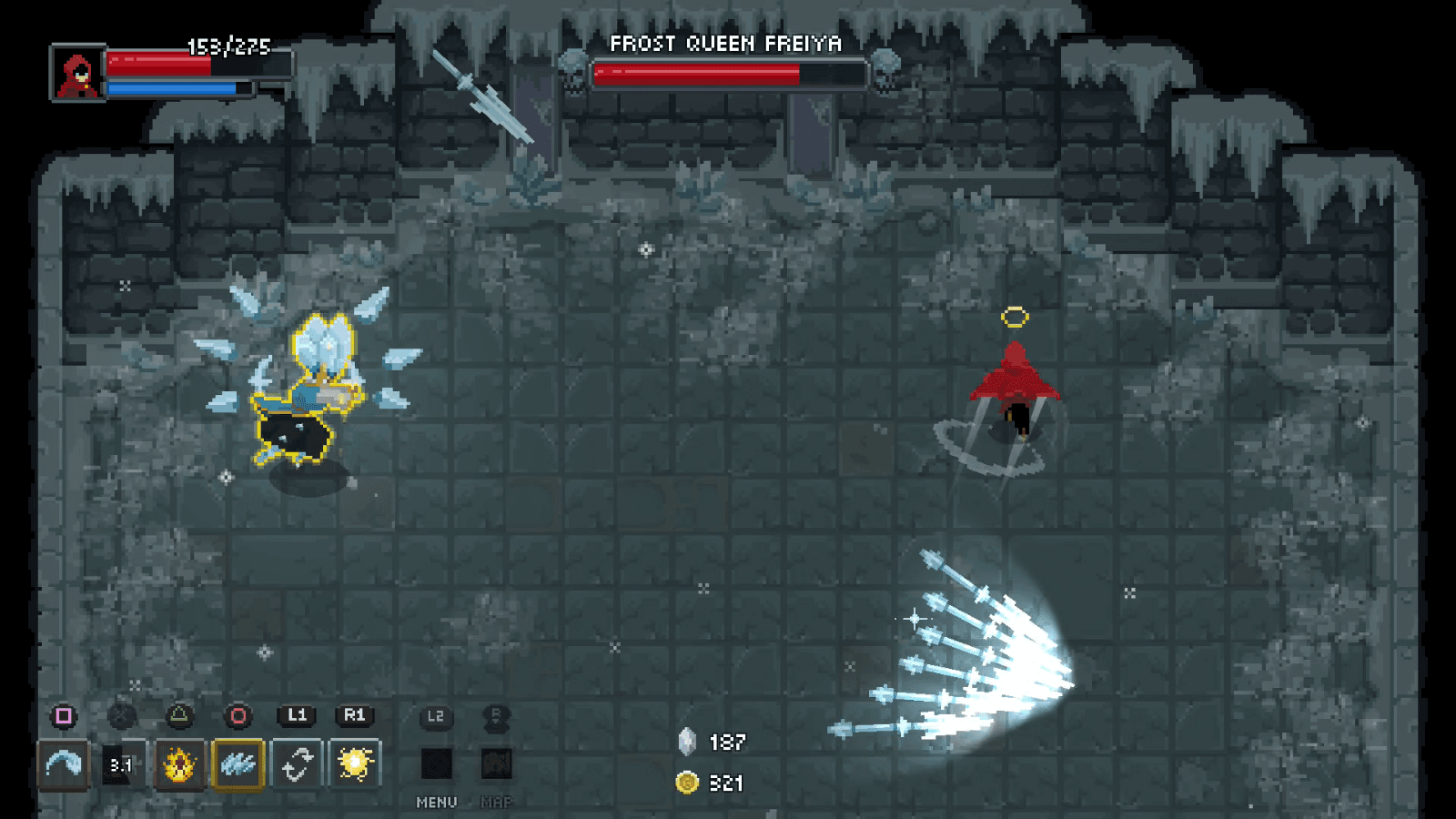This screenshot has width=1456, height=819.
Task: Click the darkened empty arcana slot showing 3.1
Action: pos(120,765)
